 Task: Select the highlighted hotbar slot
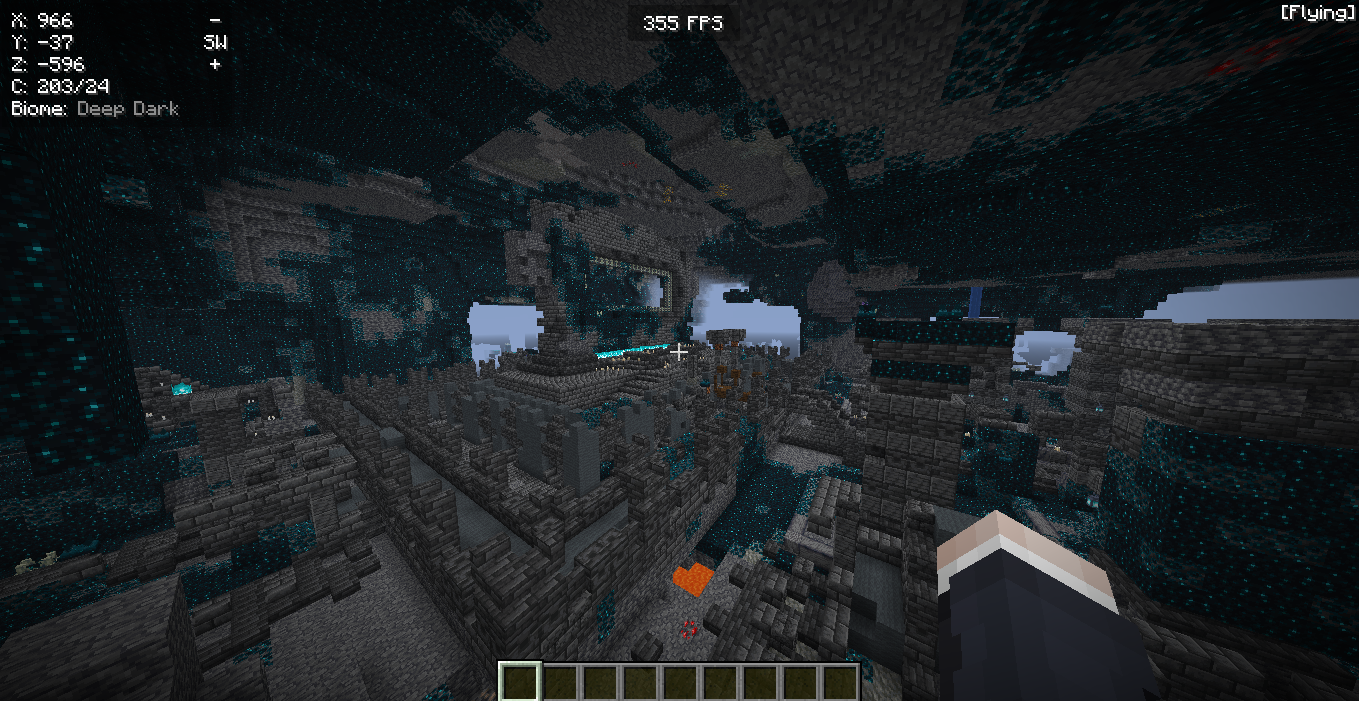520,681
